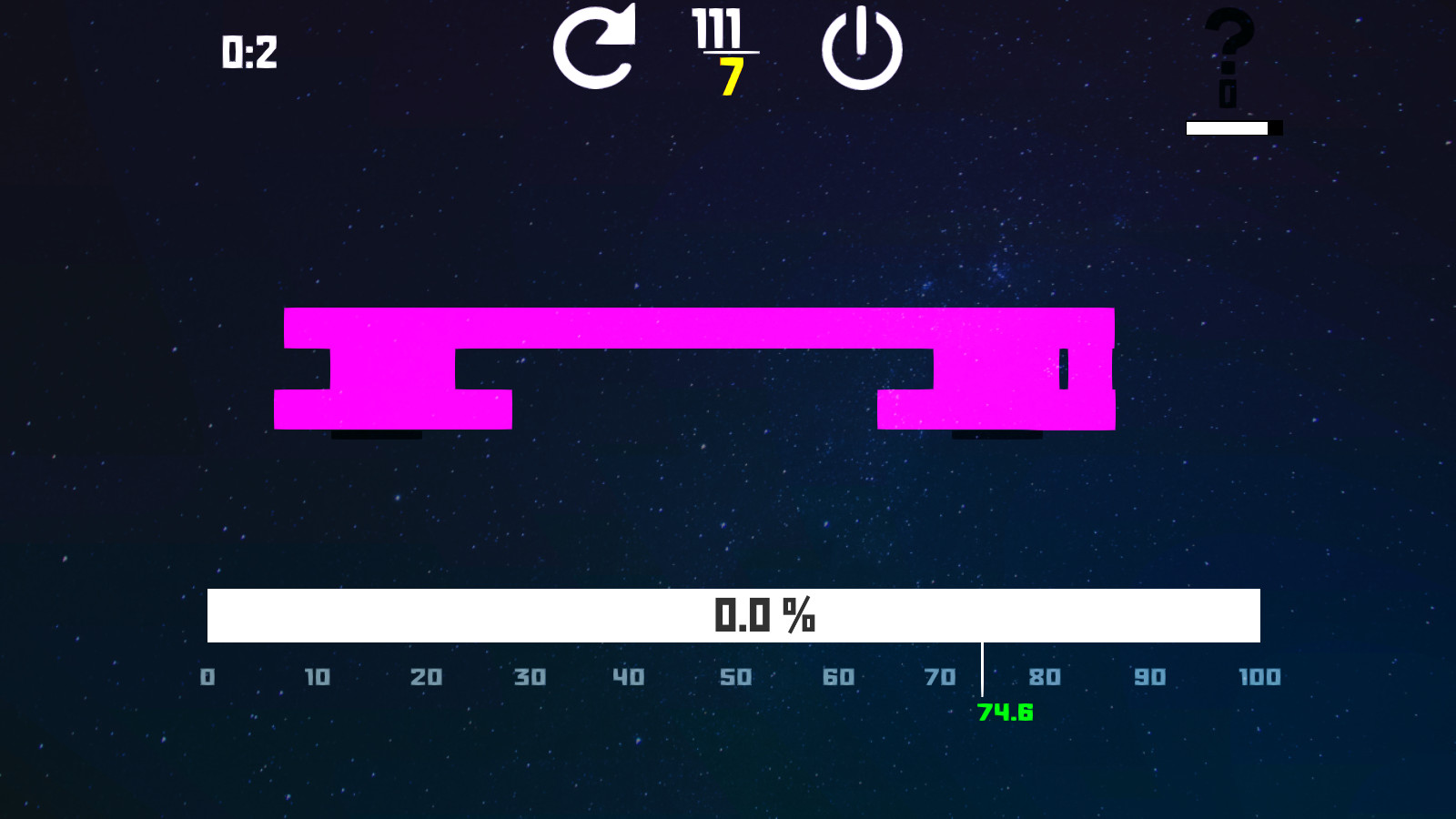1456x819 pixels.
Task: Select the 0 label on the ruler scale
Action: (x=207, y=678)
